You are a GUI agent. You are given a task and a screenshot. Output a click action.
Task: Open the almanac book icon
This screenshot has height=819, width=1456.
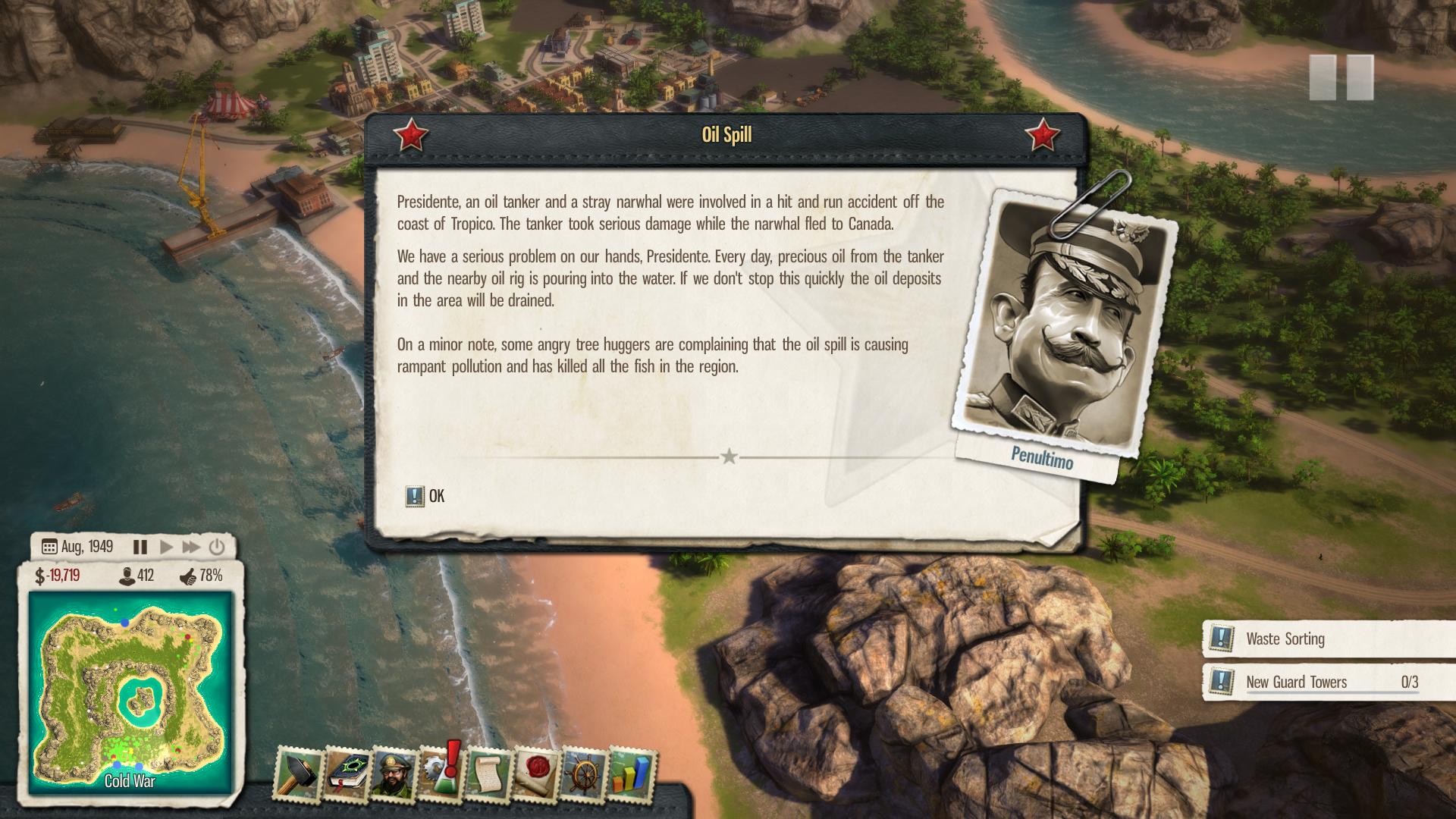point(347,773)
